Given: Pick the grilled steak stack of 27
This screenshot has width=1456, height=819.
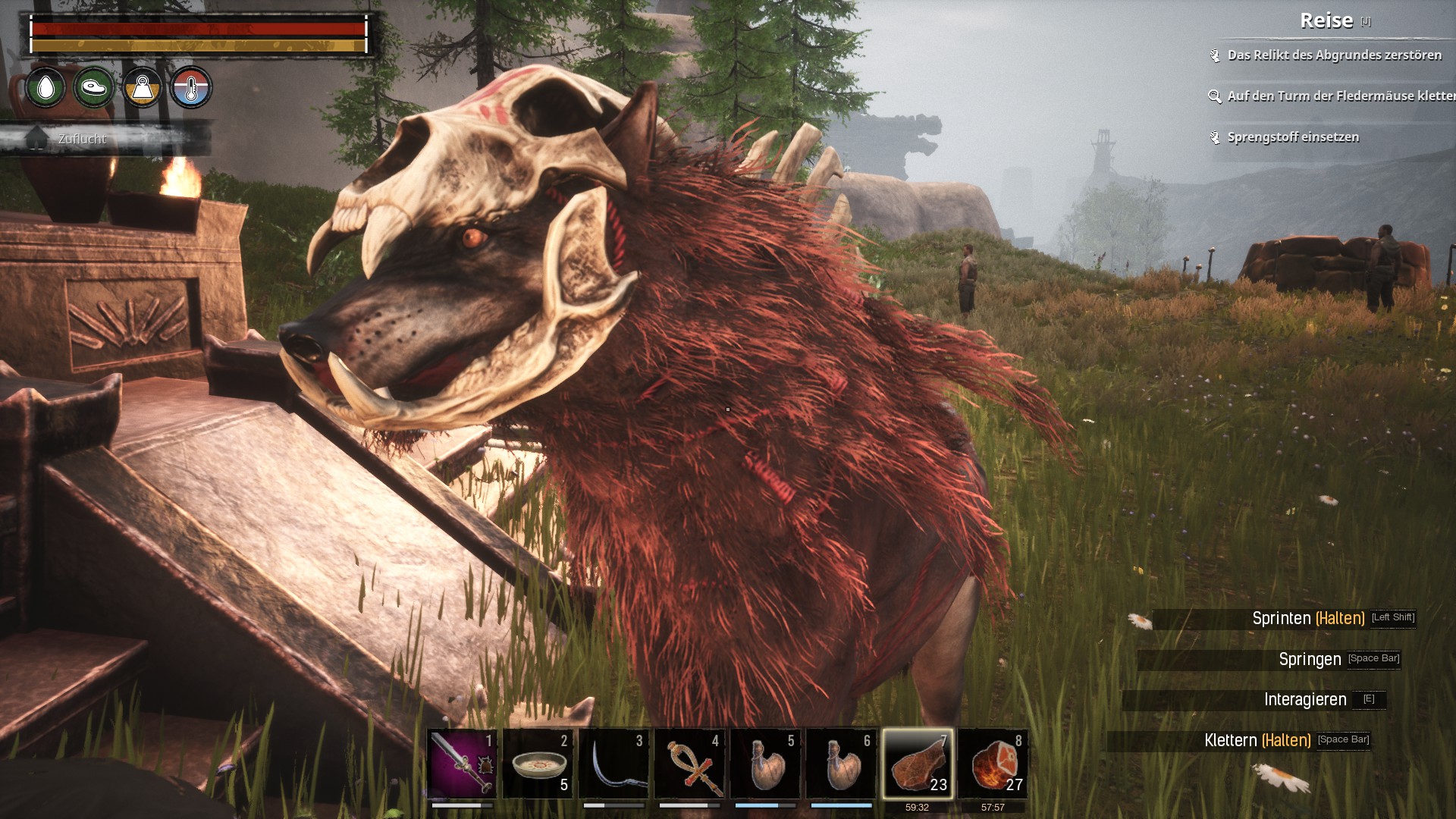Looking at the screenshot, I should (993, 764).
